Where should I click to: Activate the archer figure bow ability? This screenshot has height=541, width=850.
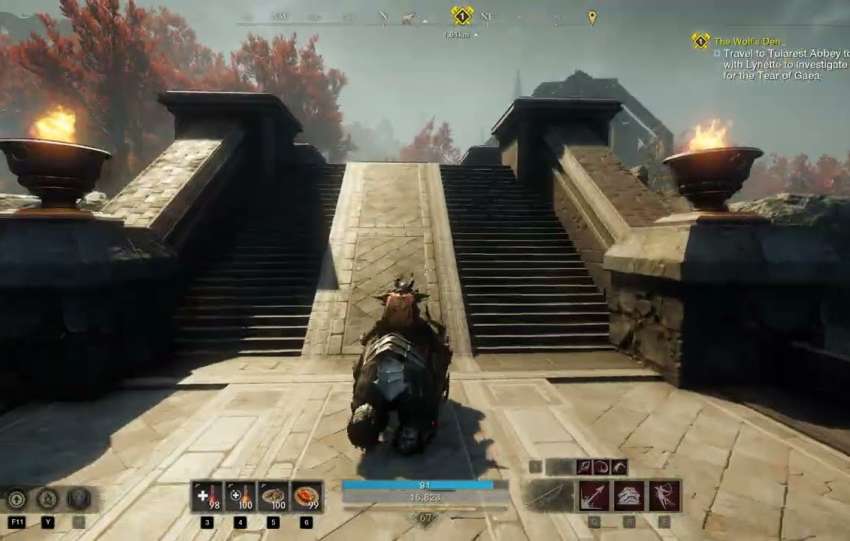tap(664, 496)
